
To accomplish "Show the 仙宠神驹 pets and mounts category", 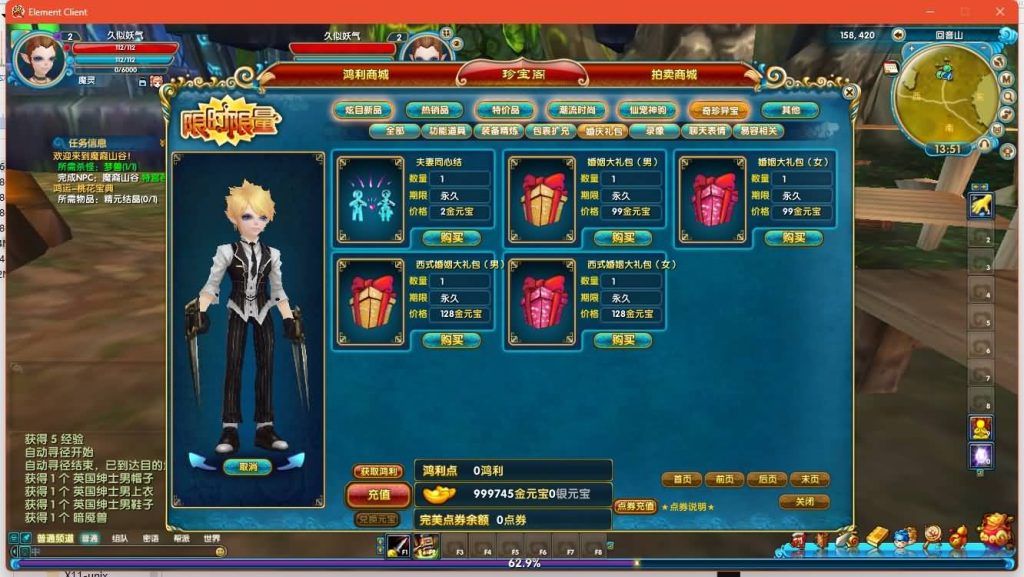I will 647,110.
